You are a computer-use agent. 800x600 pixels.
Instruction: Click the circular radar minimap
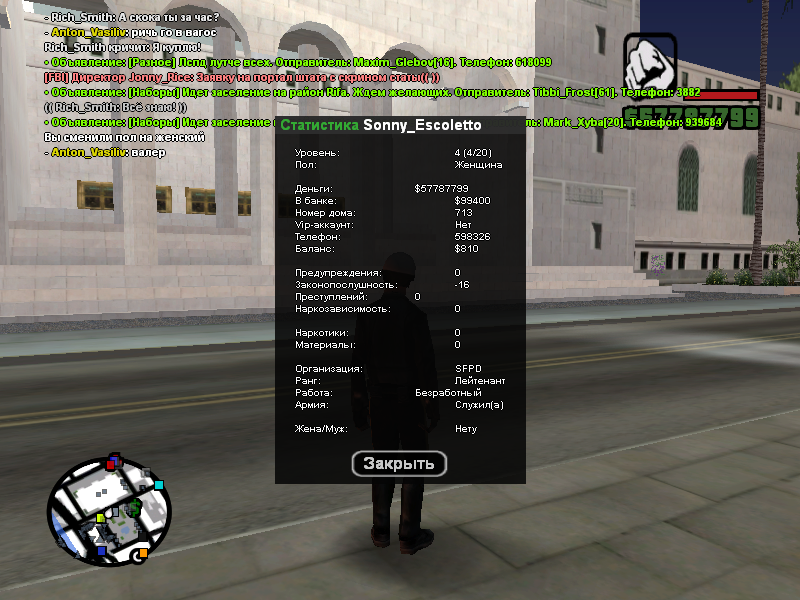tap(110, 509)
